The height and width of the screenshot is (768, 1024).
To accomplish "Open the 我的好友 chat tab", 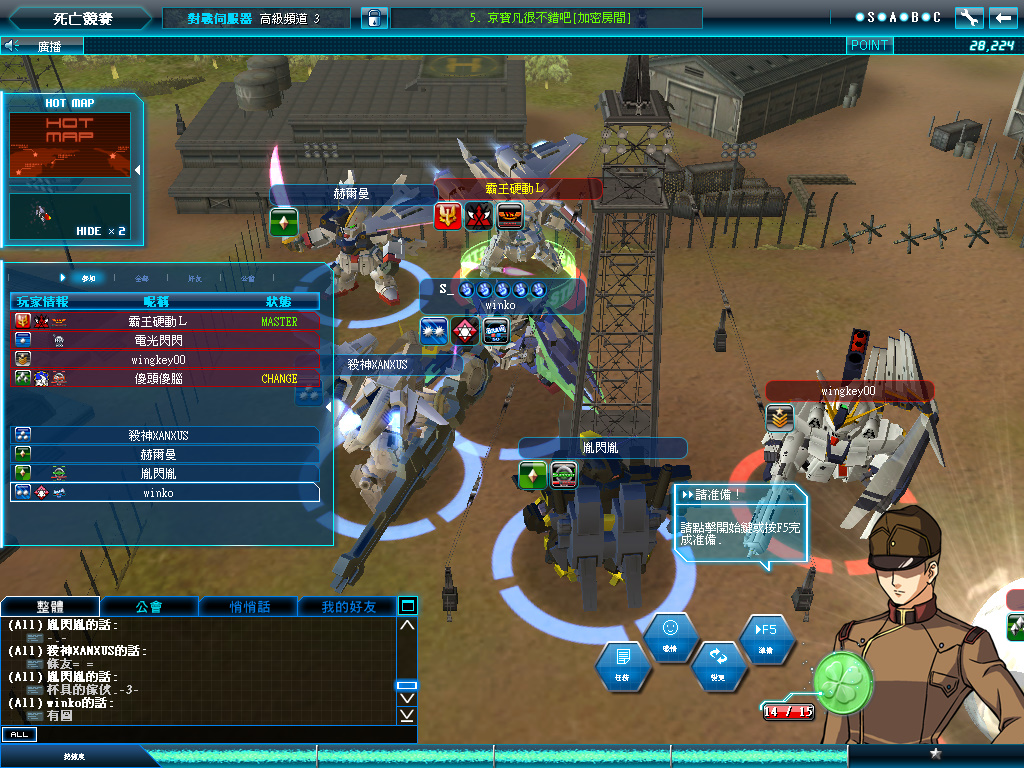I will [348, 606].
